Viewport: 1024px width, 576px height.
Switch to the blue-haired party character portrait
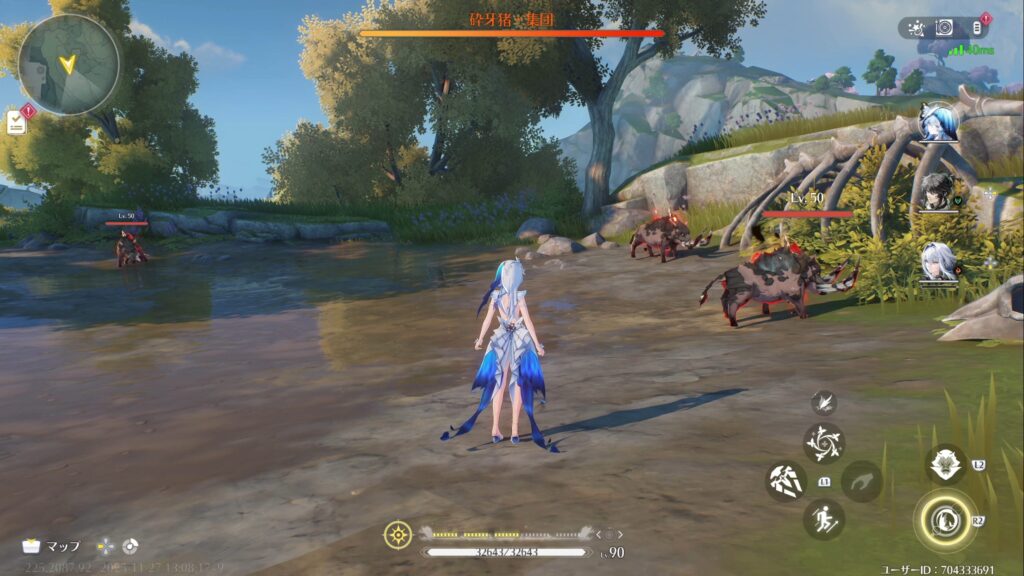pyautogui.click(x=939, y=123)
